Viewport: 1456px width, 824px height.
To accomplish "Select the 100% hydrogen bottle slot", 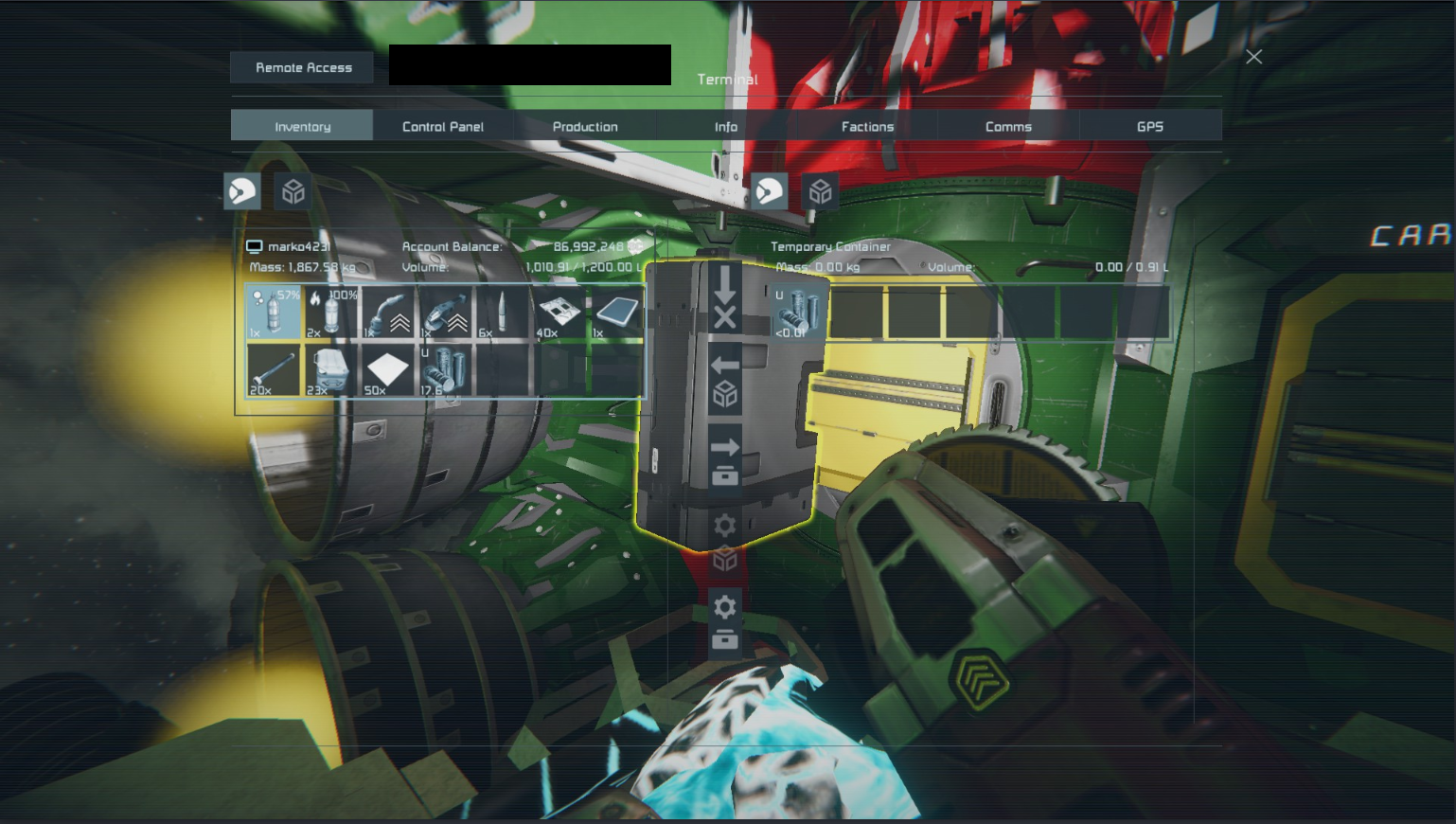I will click(331, 313).
